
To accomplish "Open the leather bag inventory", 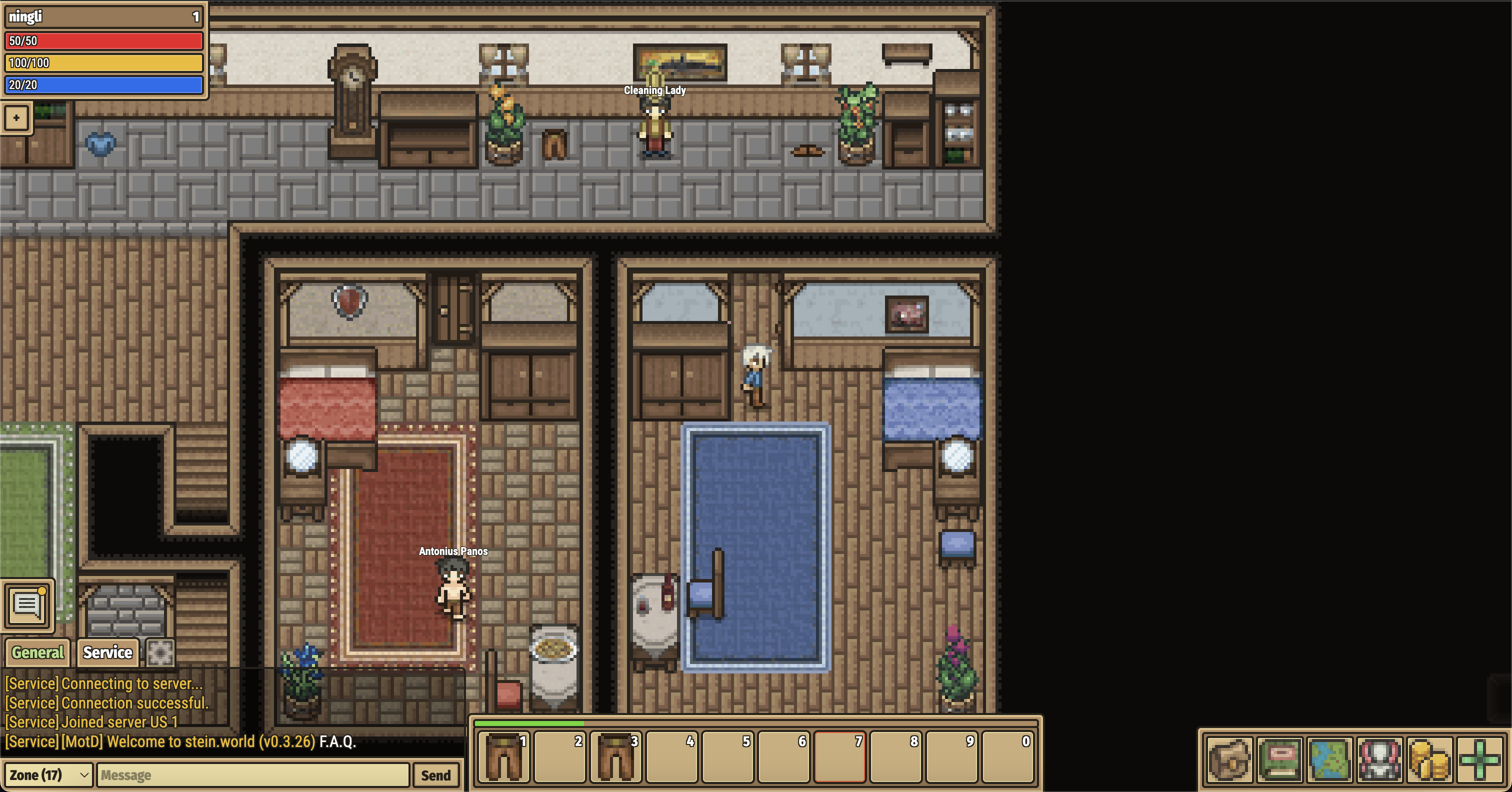I will pyautogui.click(x=1229, y=759).
